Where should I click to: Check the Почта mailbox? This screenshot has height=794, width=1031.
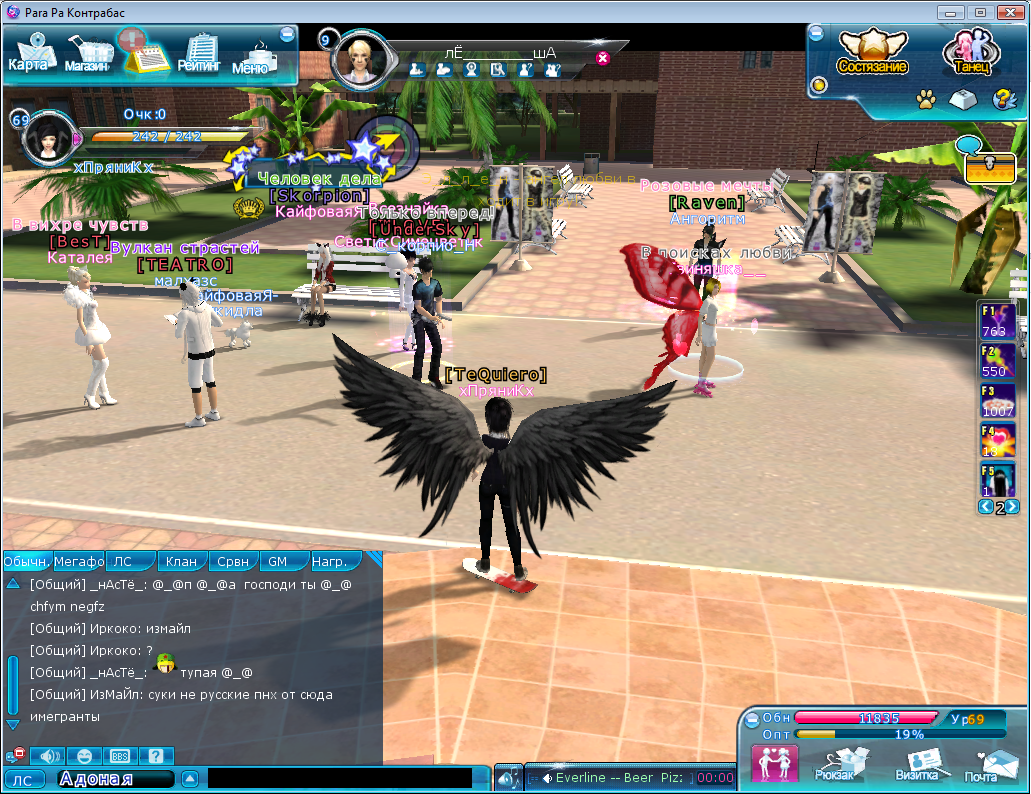982,766
